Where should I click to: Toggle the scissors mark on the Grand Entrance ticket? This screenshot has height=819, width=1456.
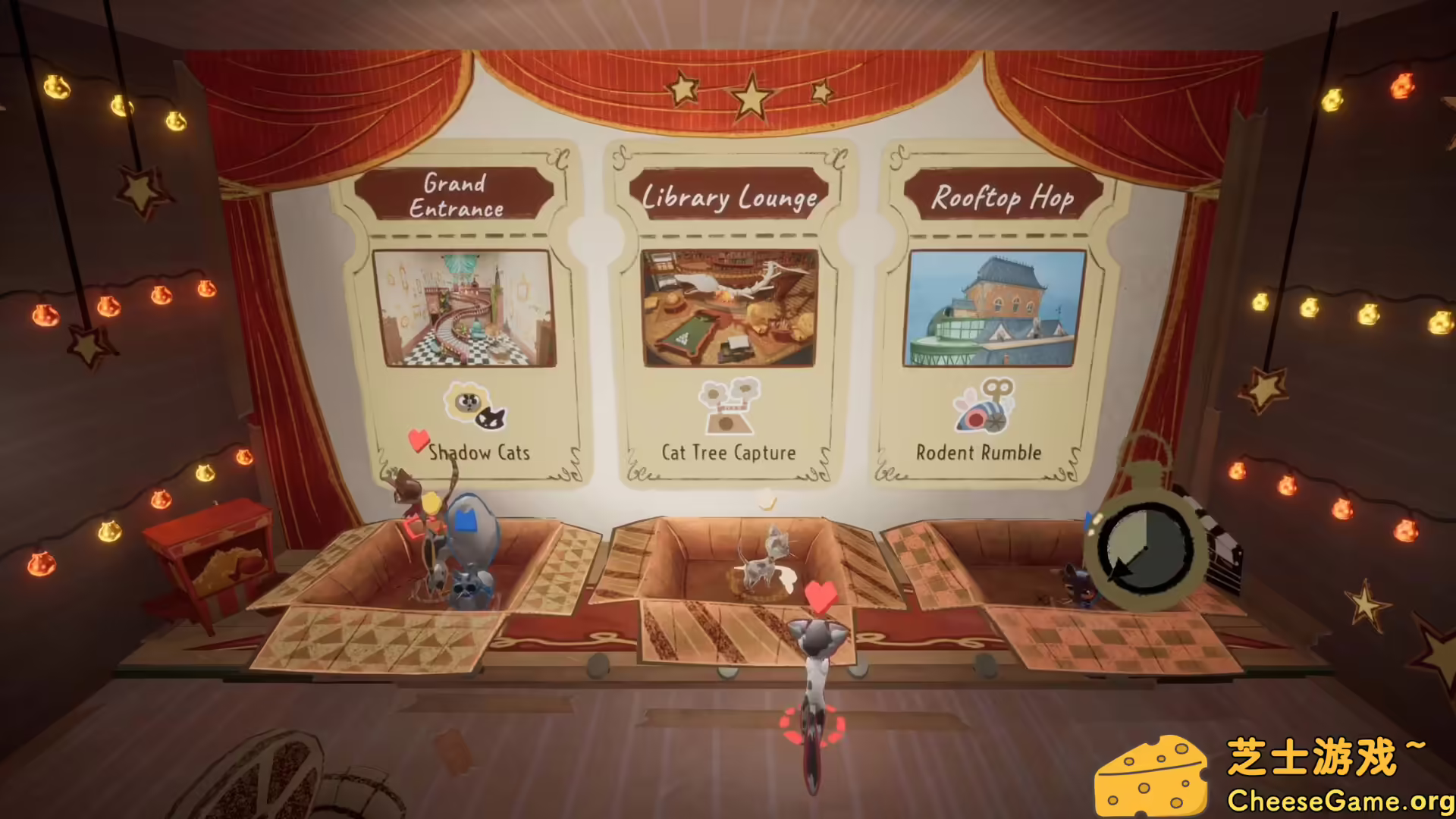coord(560,160)
